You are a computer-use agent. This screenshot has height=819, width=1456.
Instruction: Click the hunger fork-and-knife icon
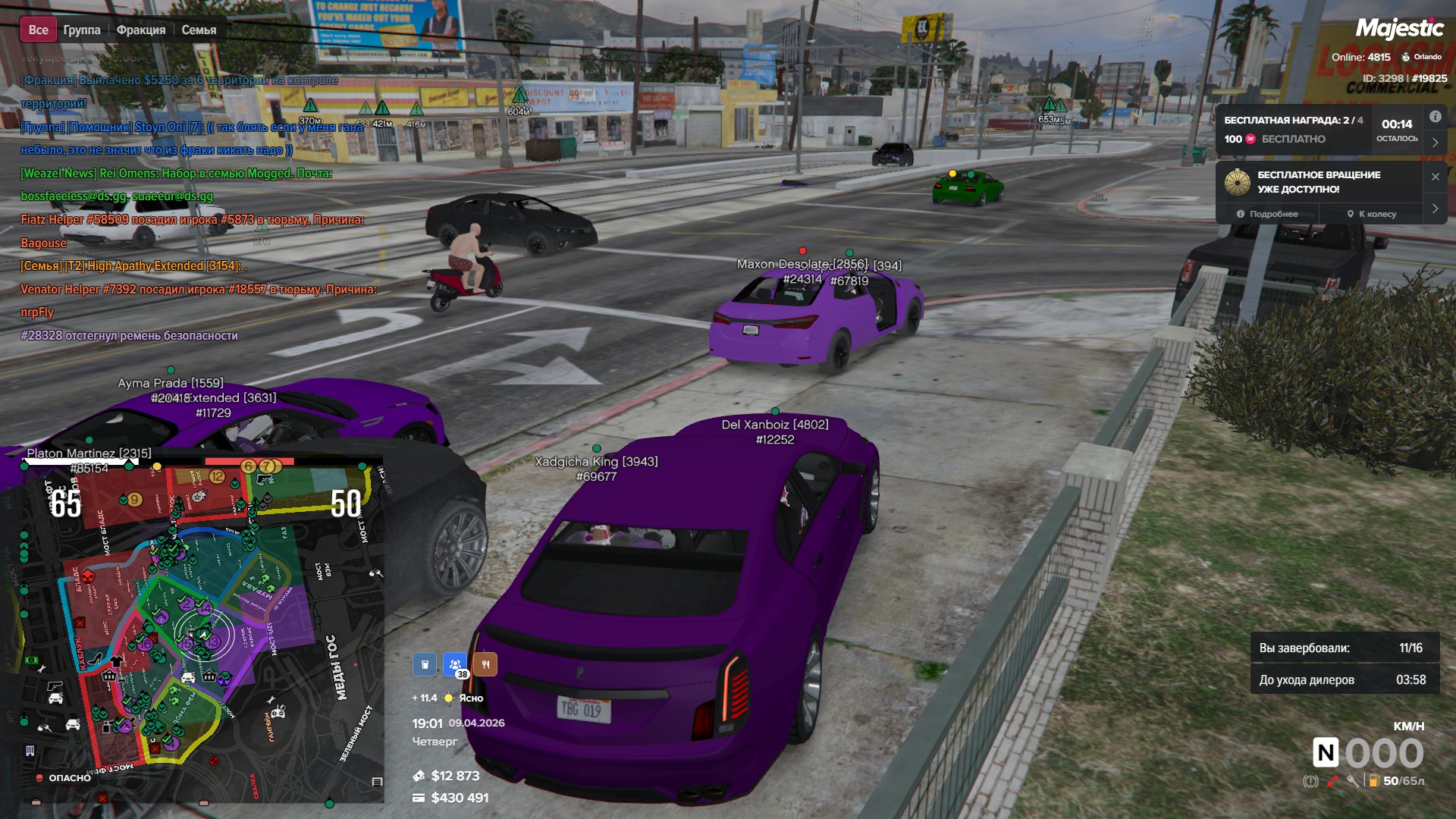(485, 664)
